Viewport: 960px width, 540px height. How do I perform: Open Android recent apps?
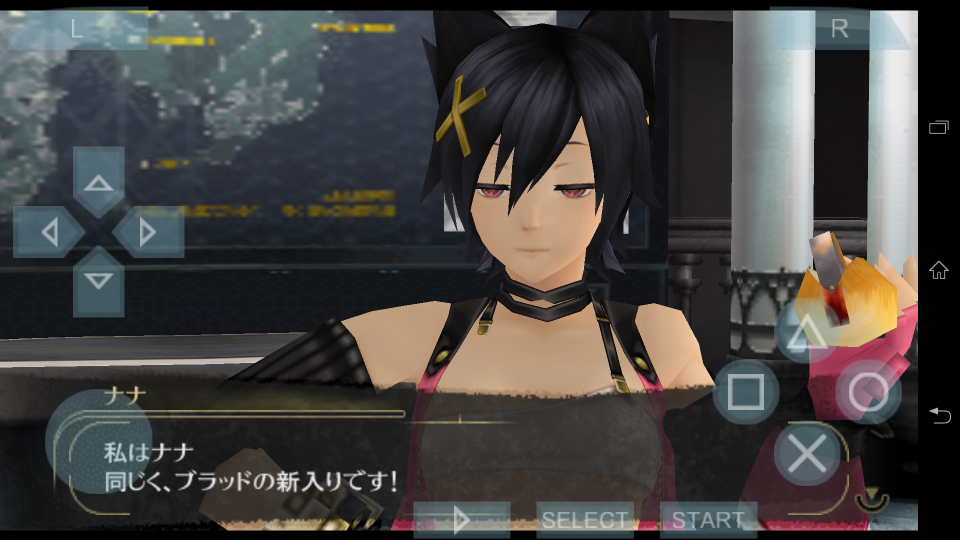[939, 127]
